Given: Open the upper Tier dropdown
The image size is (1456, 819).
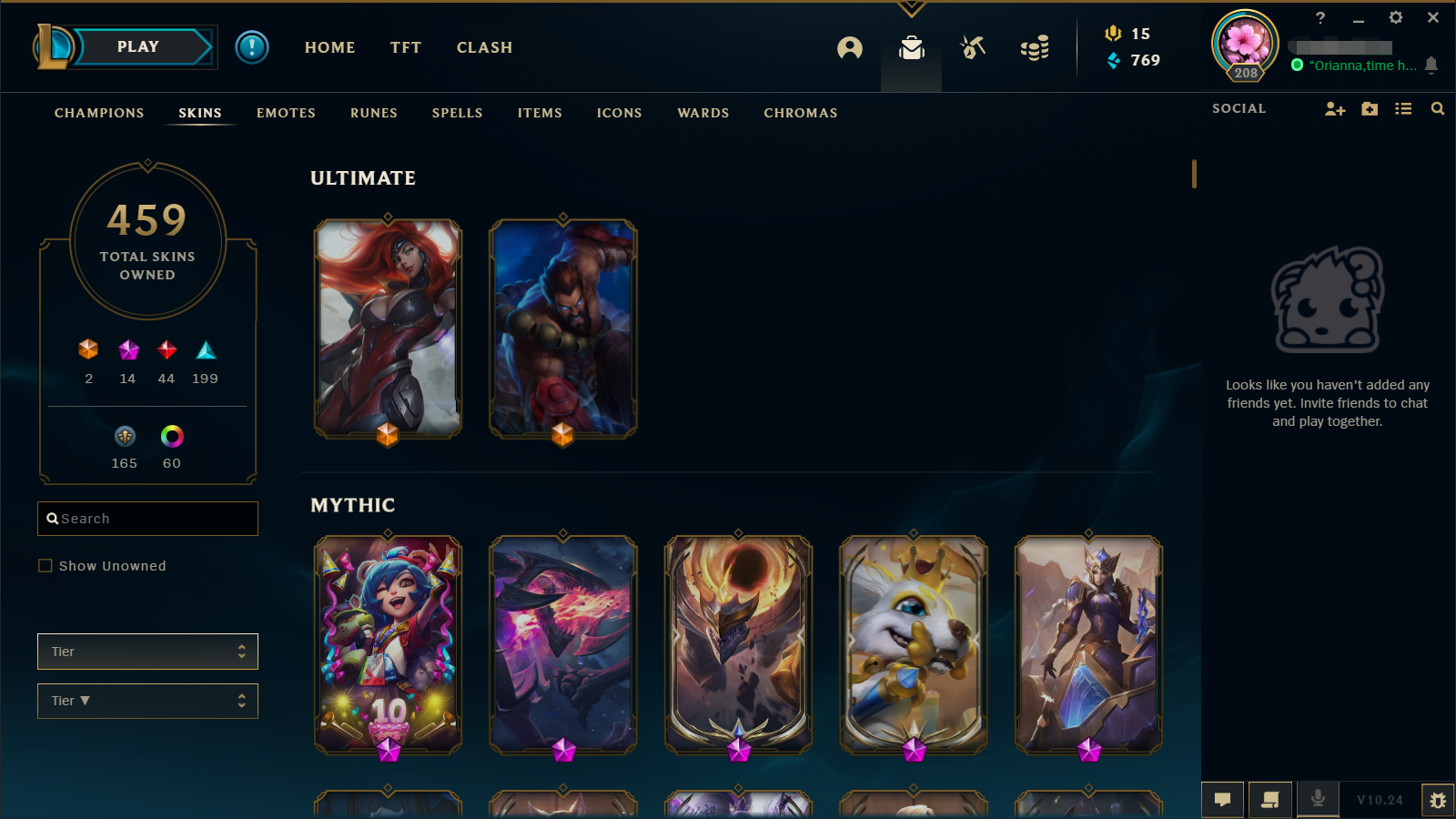Looking at the screenshot, I should click(x=147, y=652).
